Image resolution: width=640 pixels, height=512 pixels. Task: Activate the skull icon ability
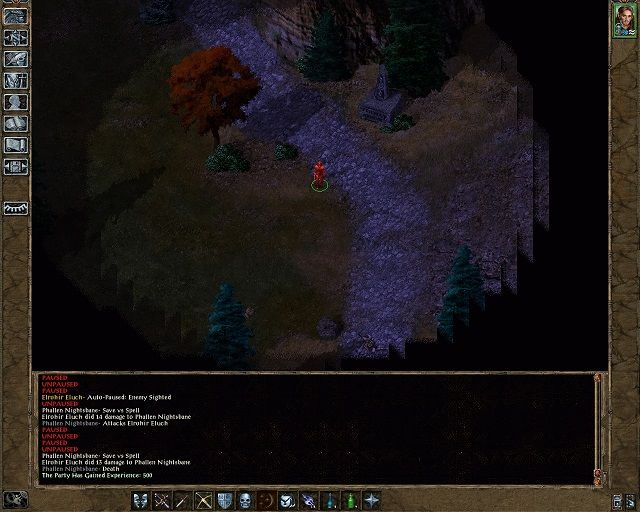tap(246, 499)
